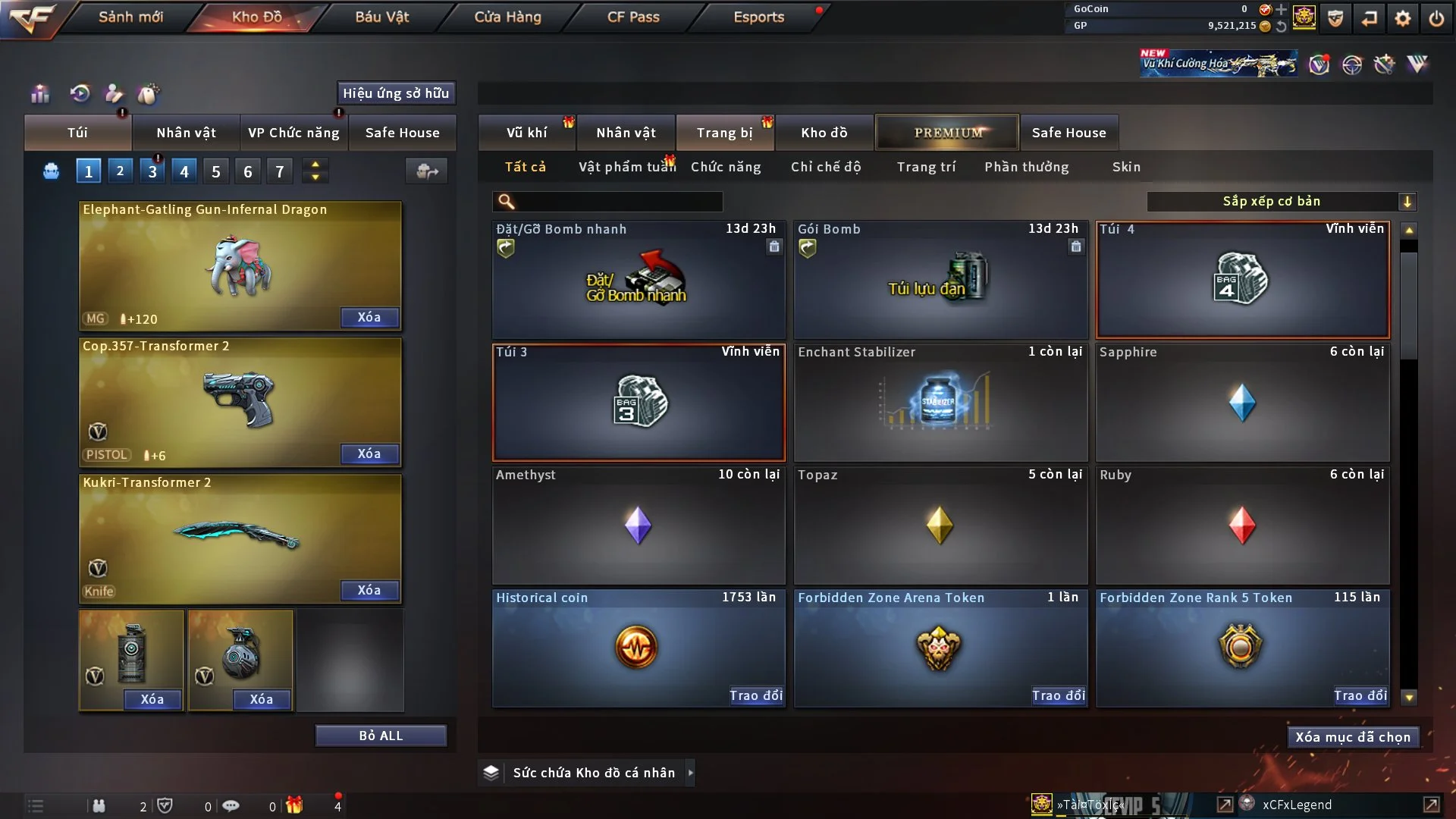Select bag number 4

pyautogui.click(x=184, y=171)
